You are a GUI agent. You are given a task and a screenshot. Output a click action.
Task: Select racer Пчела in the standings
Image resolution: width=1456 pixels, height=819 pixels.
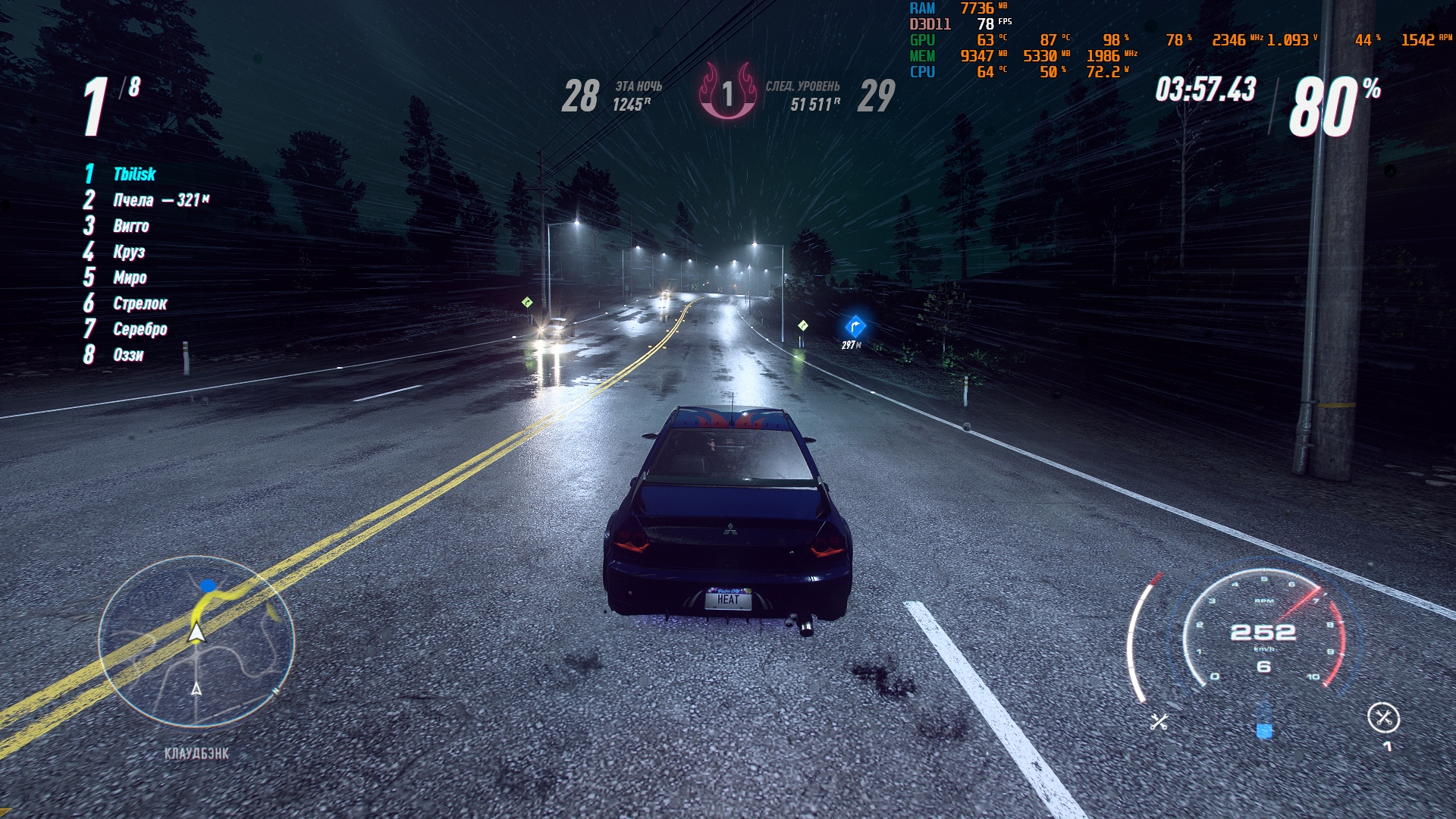point(133,200)
